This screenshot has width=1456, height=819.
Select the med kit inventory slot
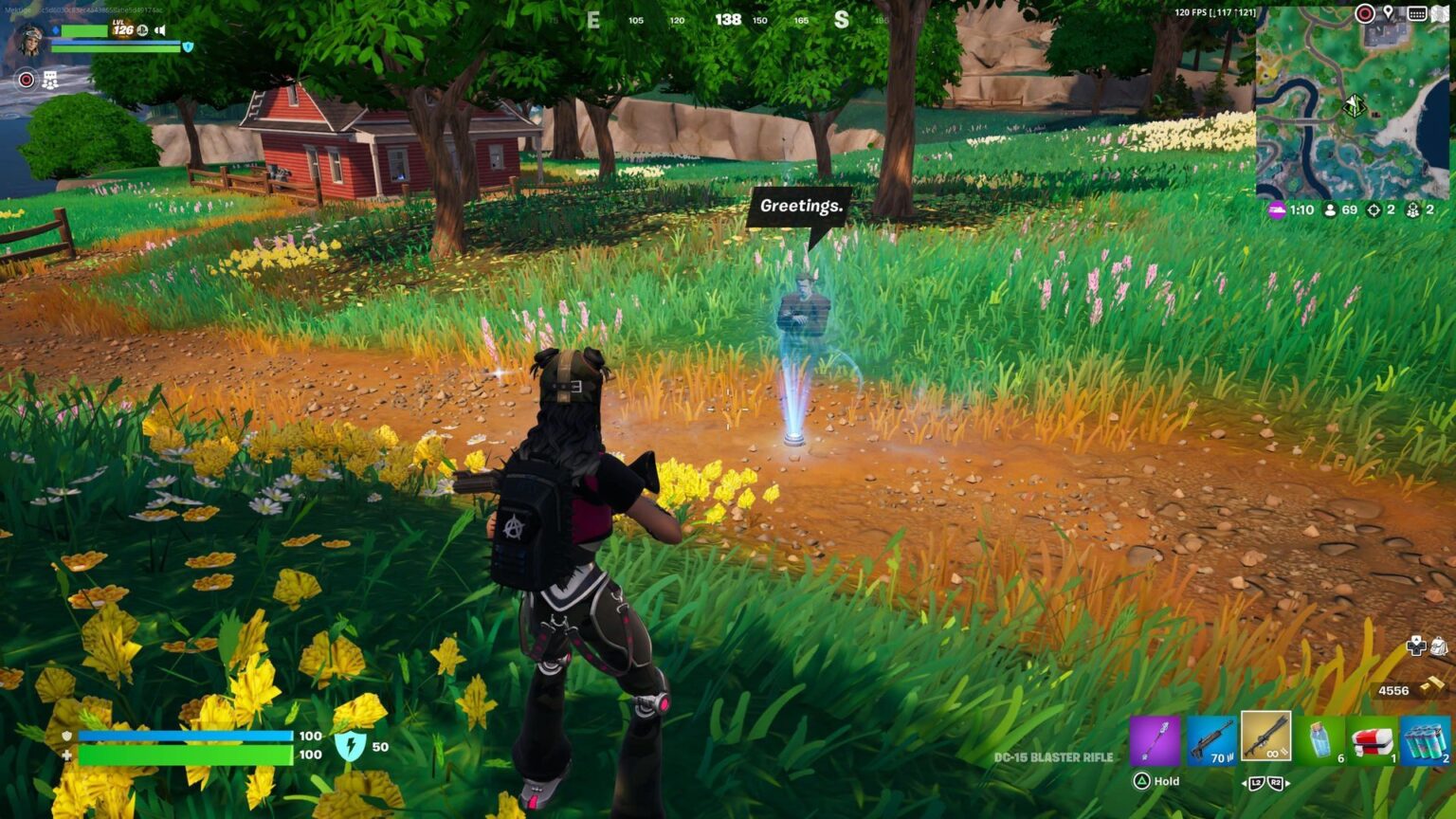(1374, 738)
